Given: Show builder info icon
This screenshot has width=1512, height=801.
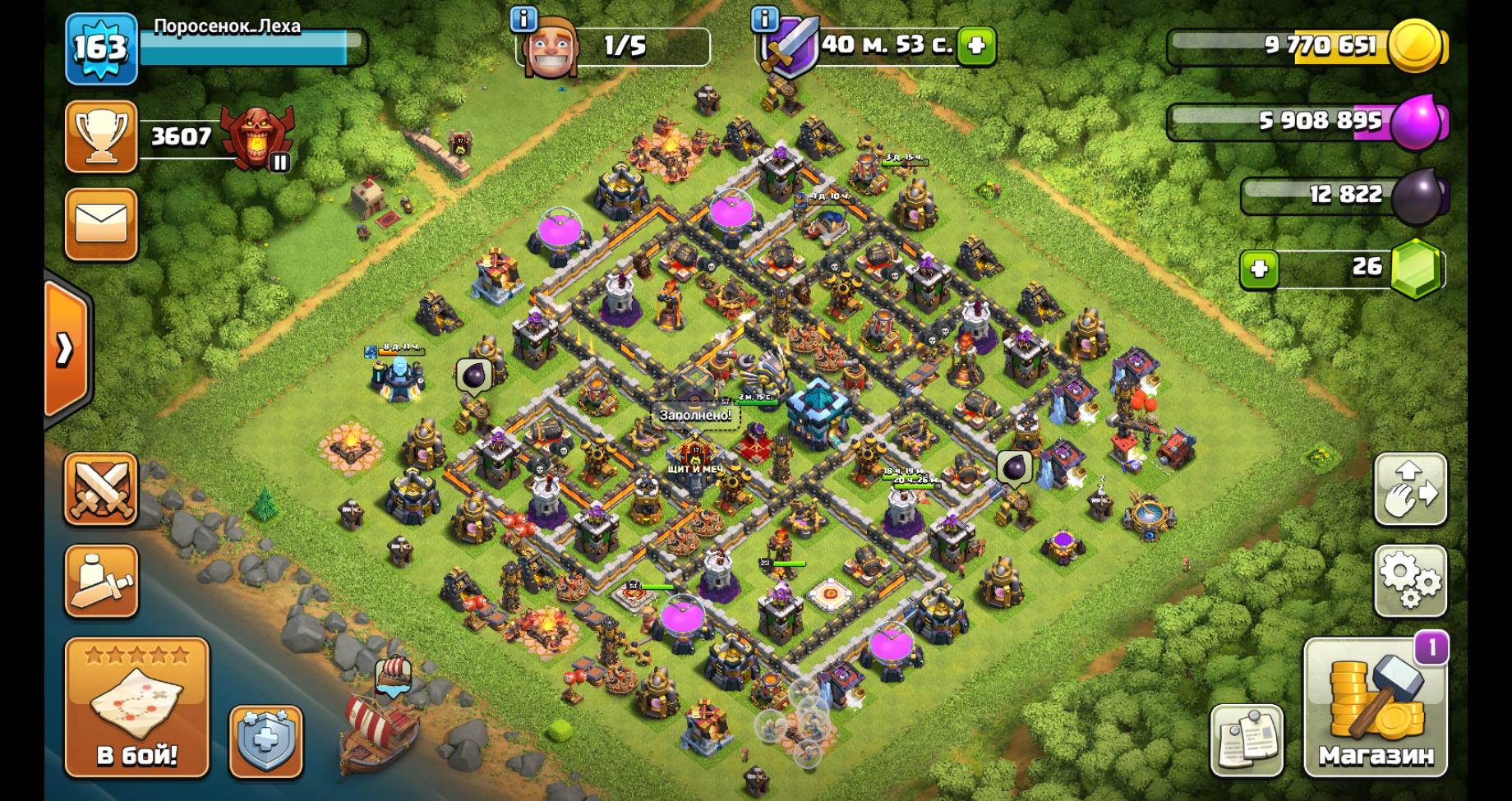Looking at the screenshot, I should coord(523,18).
